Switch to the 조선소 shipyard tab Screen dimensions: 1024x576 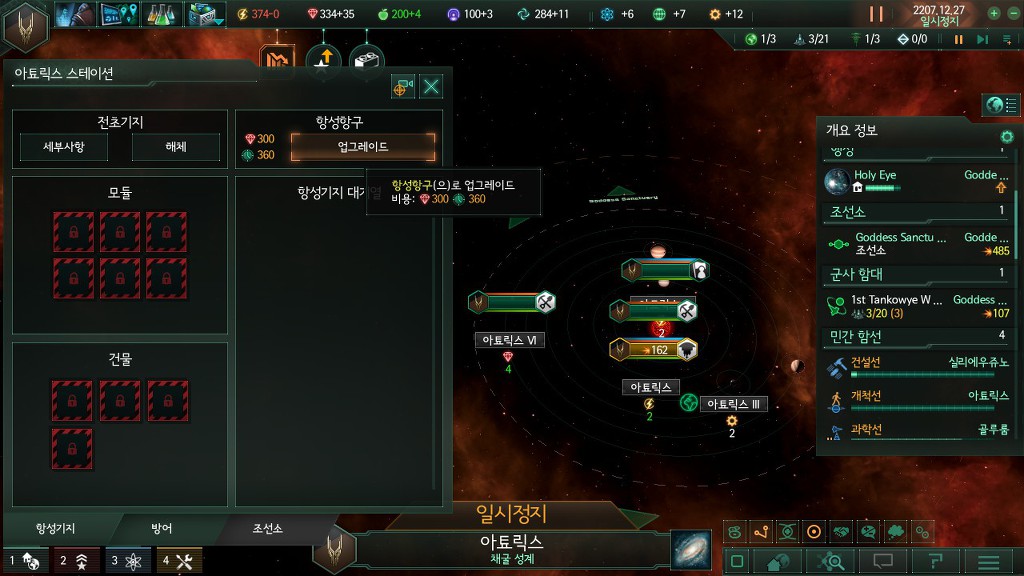(266, 528)
